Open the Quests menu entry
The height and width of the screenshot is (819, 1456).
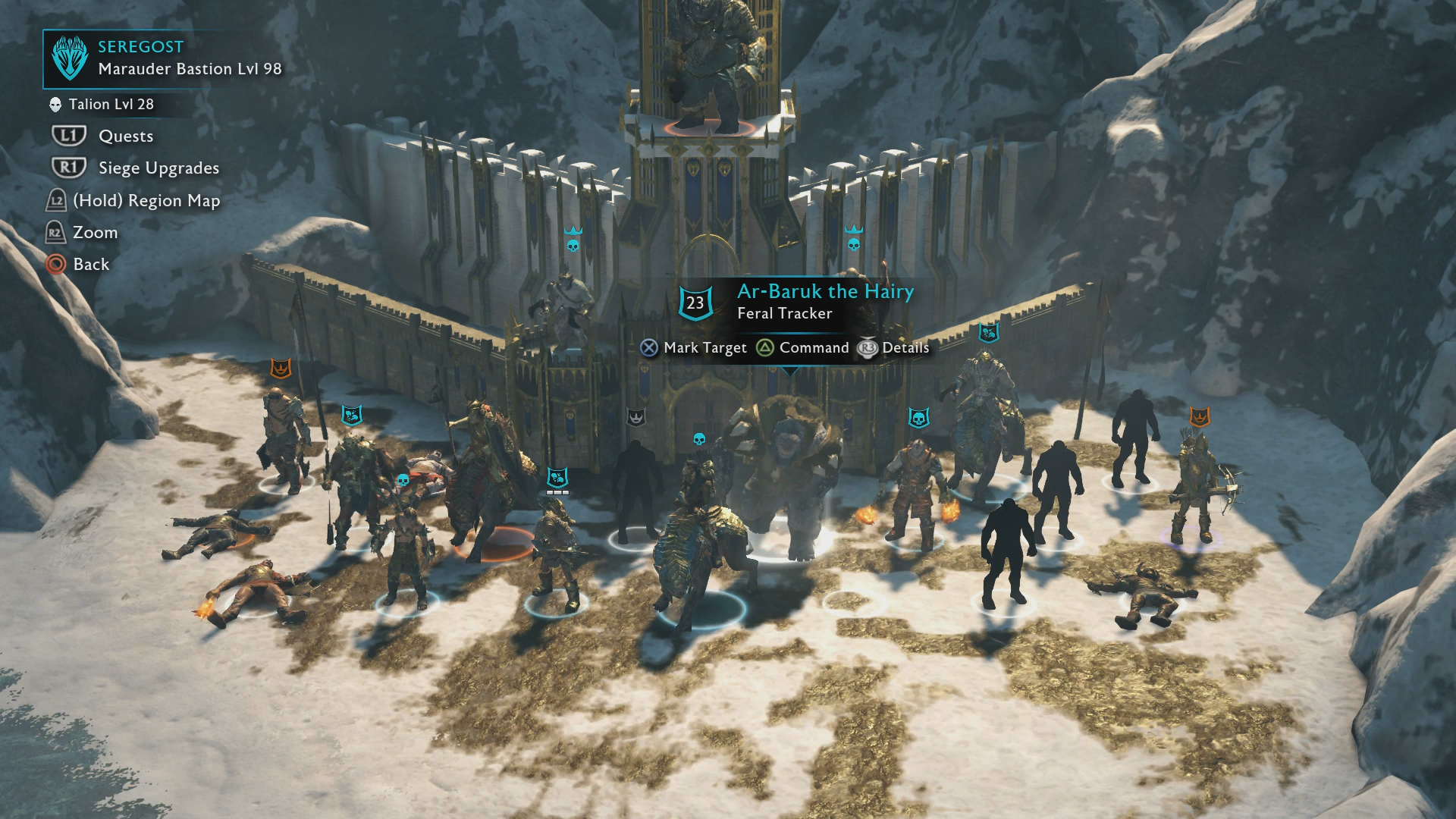pyautogui.click(x=125, y=136)
